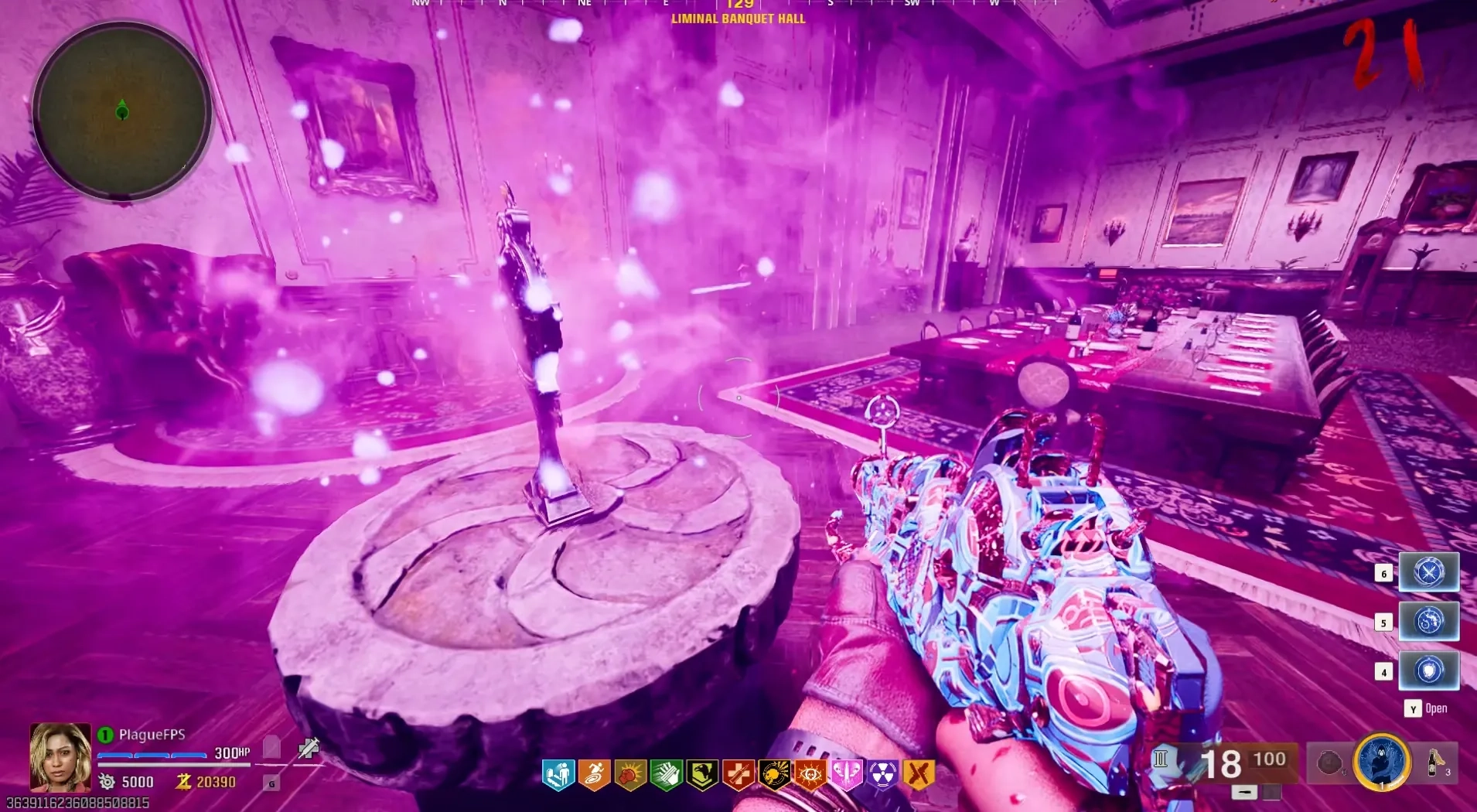The image size is (1477, 812).
Task: Select the green speeding hand perk icon
Action: (666, 774)
